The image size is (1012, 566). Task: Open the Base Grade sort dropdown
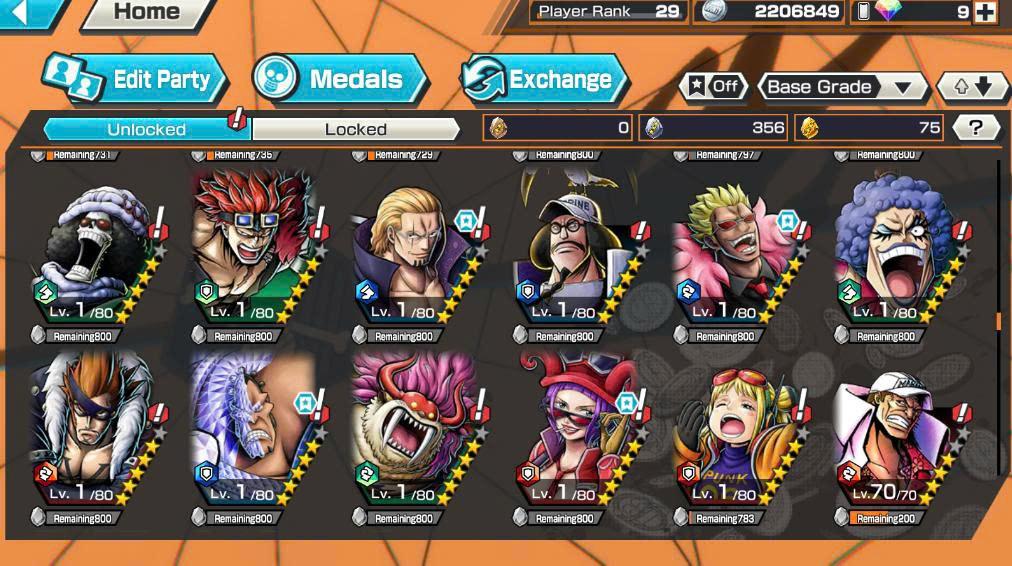point(842,87)
